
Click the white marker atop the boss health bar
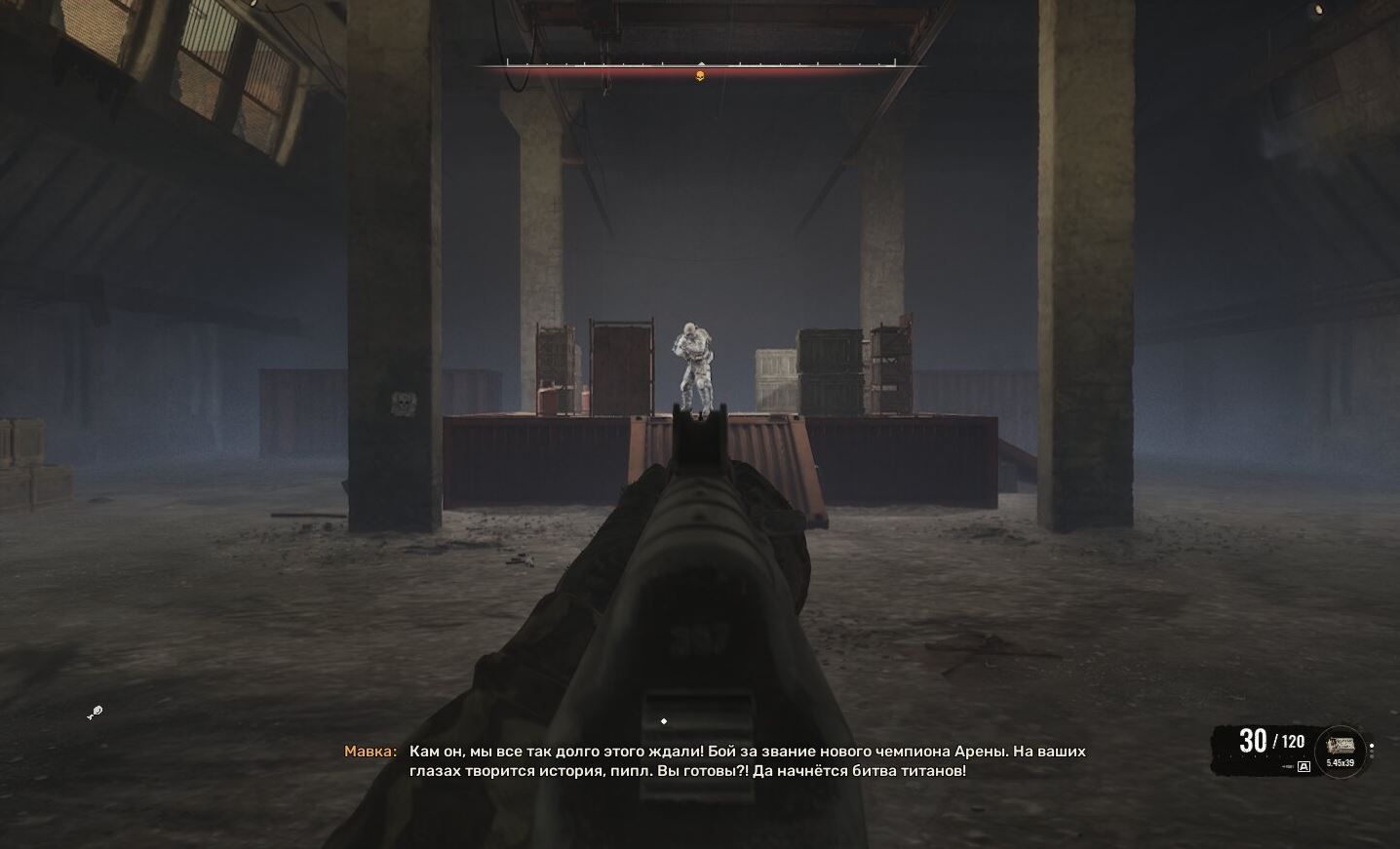click(x=700, y=63)
